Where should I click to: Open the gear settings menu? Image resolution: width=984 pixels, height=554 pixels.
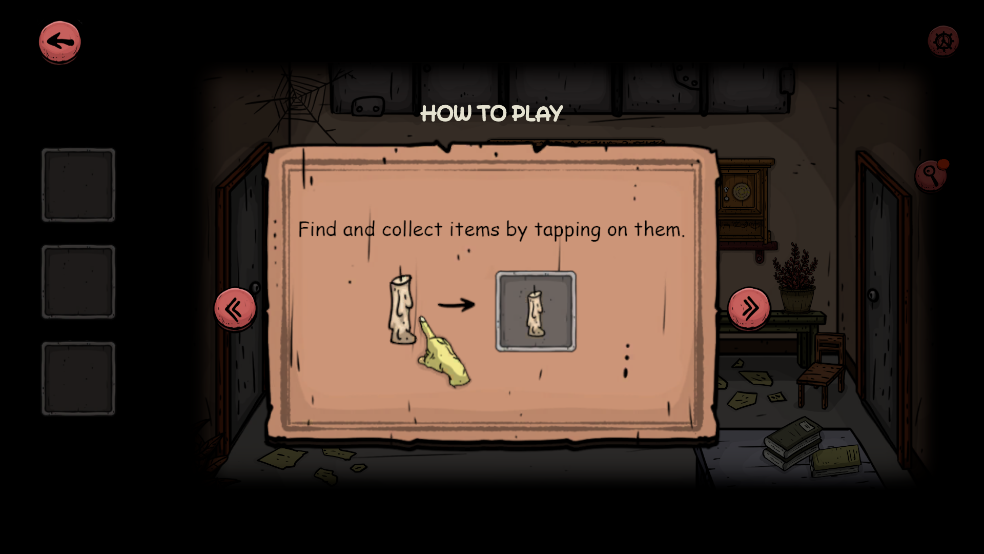click(x=943, y=41)
